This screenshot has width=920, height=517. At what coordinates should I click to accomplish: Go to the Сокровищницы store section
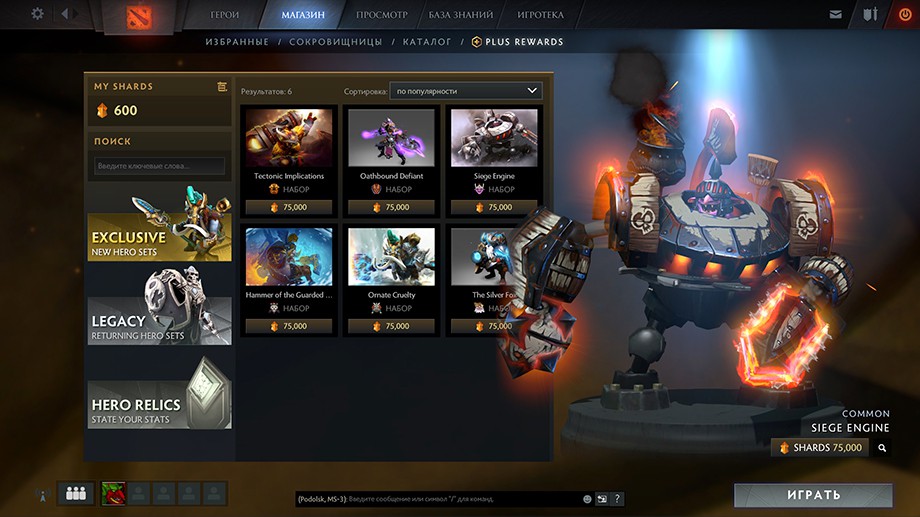click(x=335, y=42)
